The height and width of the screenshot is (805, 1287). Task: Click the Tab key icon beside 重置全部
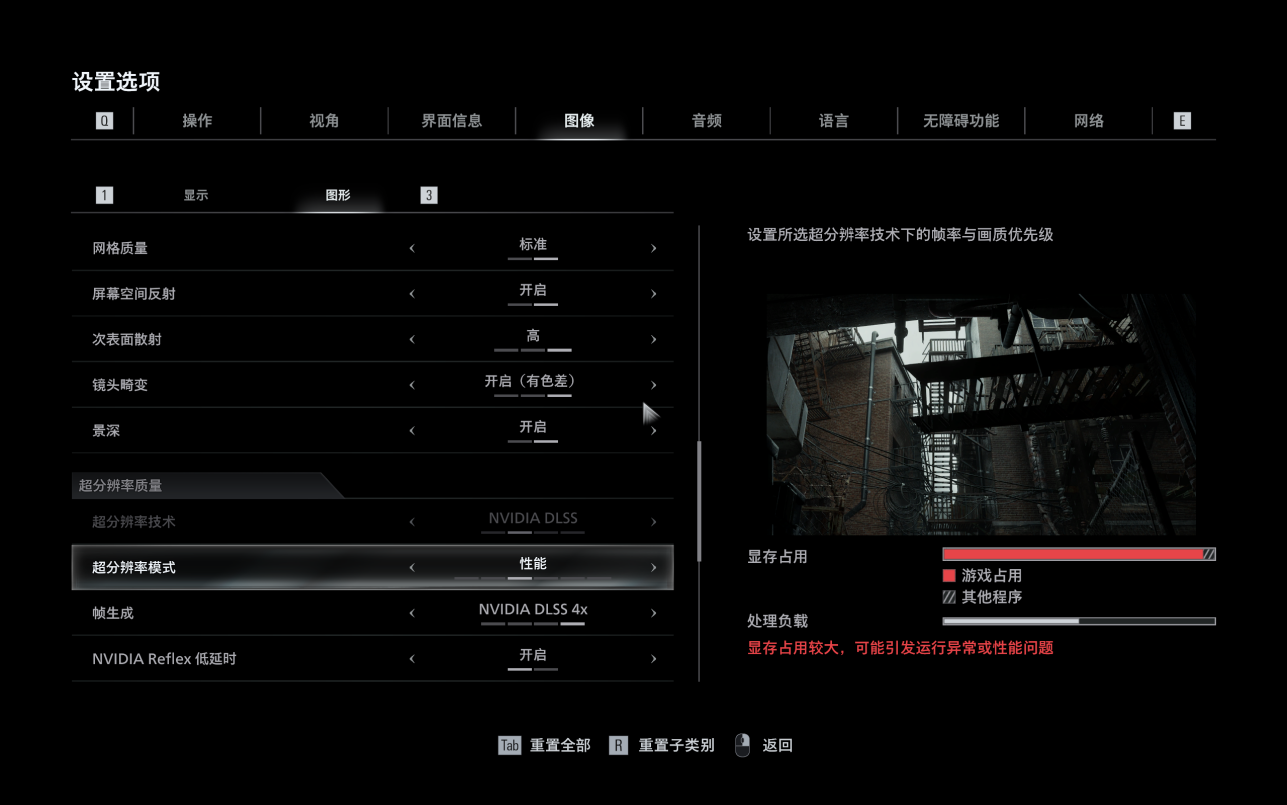(x=509, y=745)
